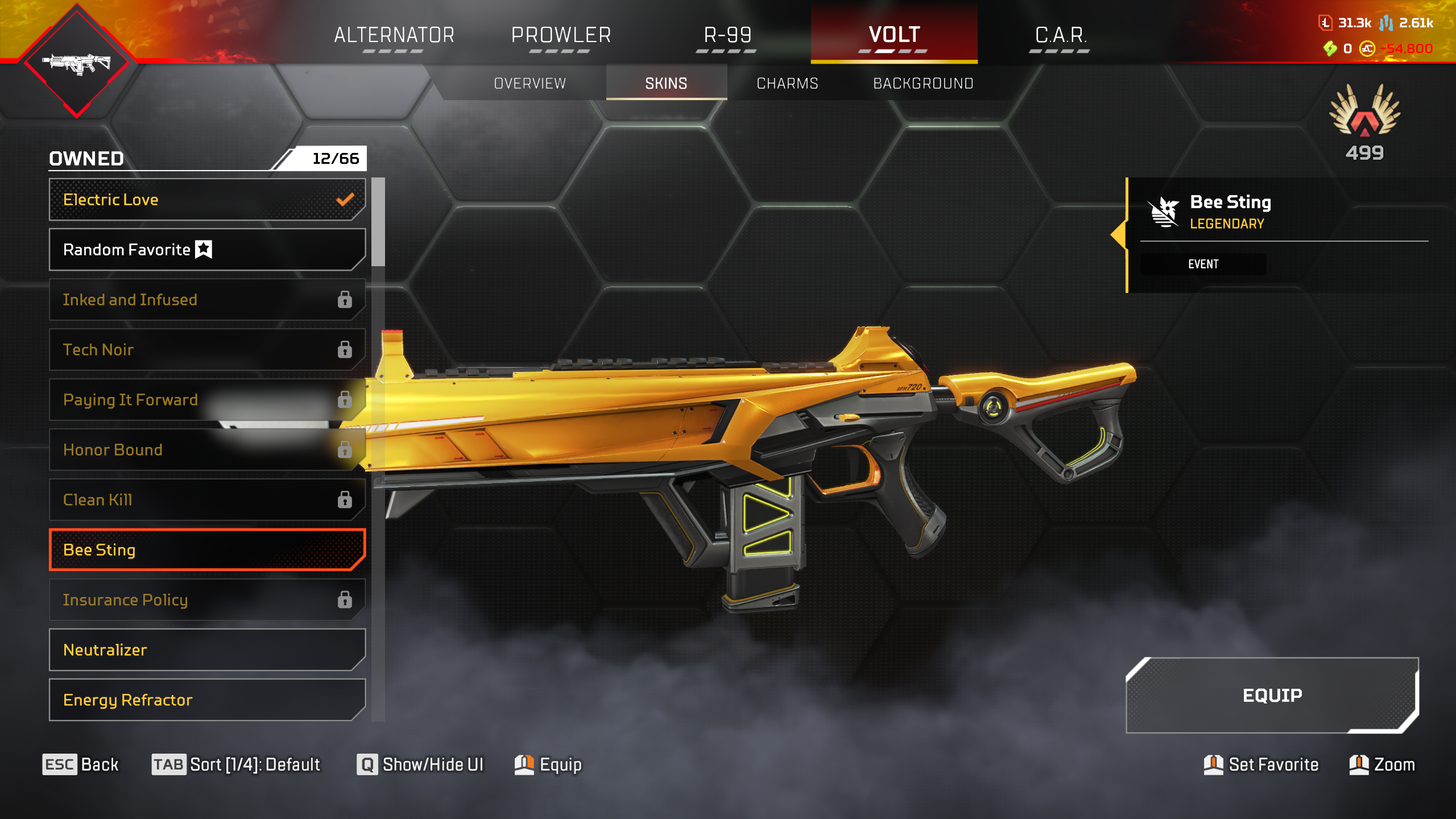Preview the Inked and Infused skin

click(x=207, y=300)
